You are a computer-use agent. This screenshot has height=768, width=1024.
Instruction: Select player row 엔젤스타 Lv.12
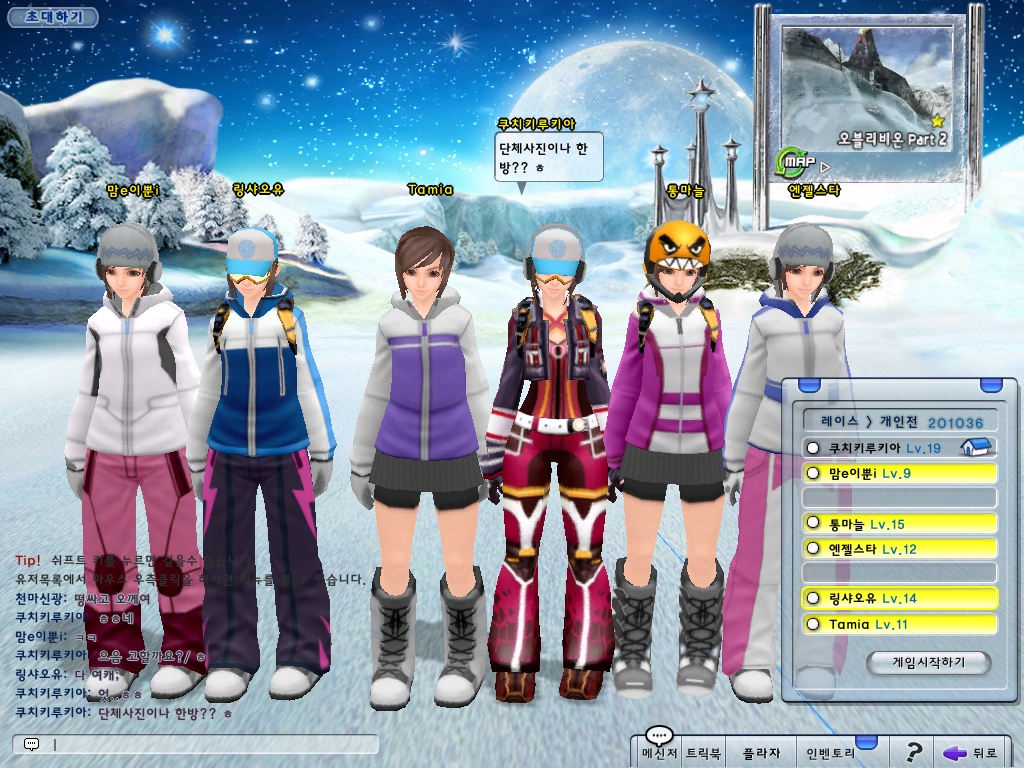pyautogui.click(x=898, y=549)
